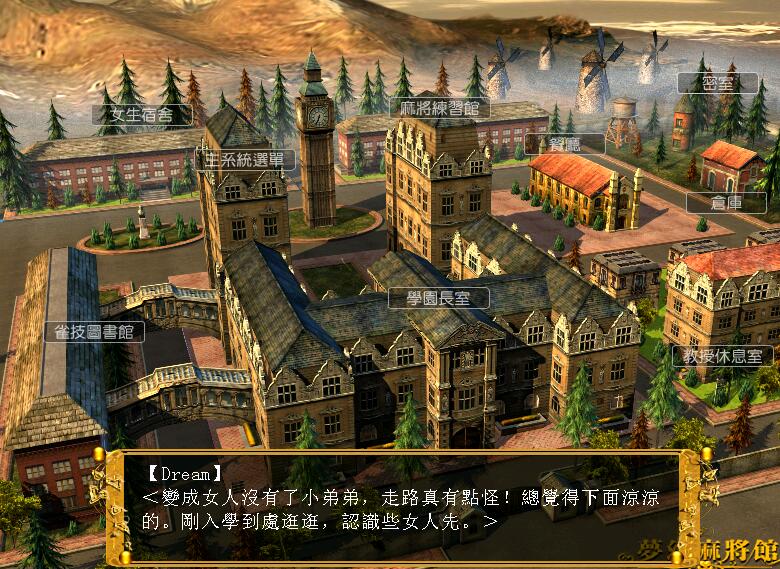The width and height of the screenshot is (780, 569).
Task: Visit the 雀技圖書館 library label
Action: point(94,331)
